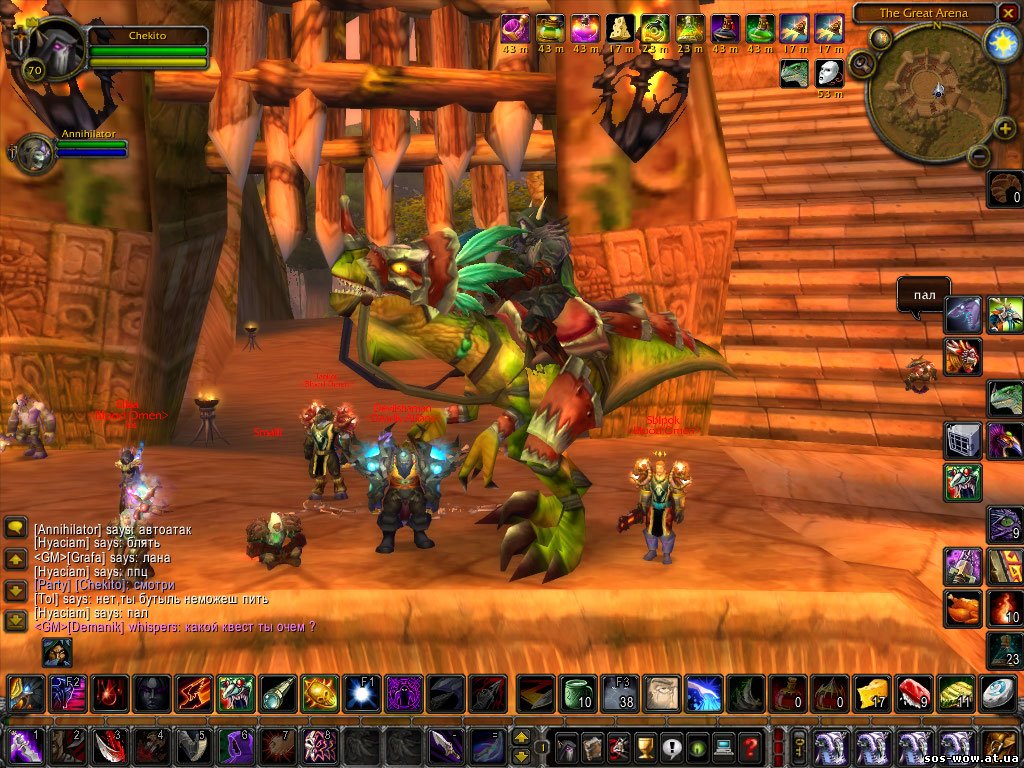Select the Annihilator party member frame
Viewport: 1024px width, 768px height.
click(x=37, y=153)
